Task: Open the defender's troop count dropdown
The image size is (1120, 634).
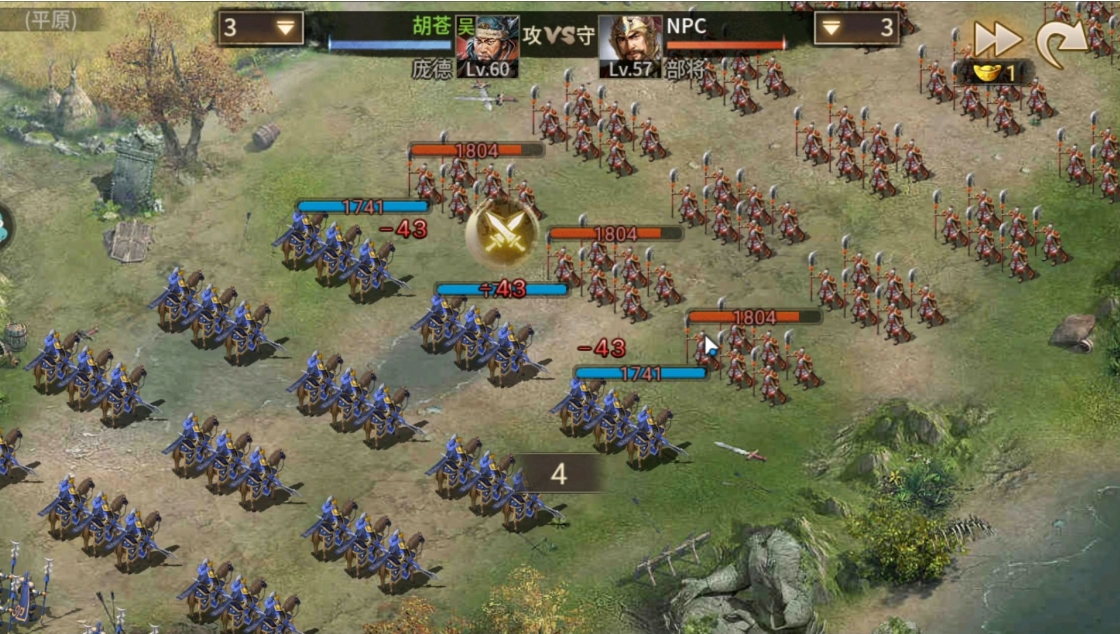Action: click(x=832, y=28)
